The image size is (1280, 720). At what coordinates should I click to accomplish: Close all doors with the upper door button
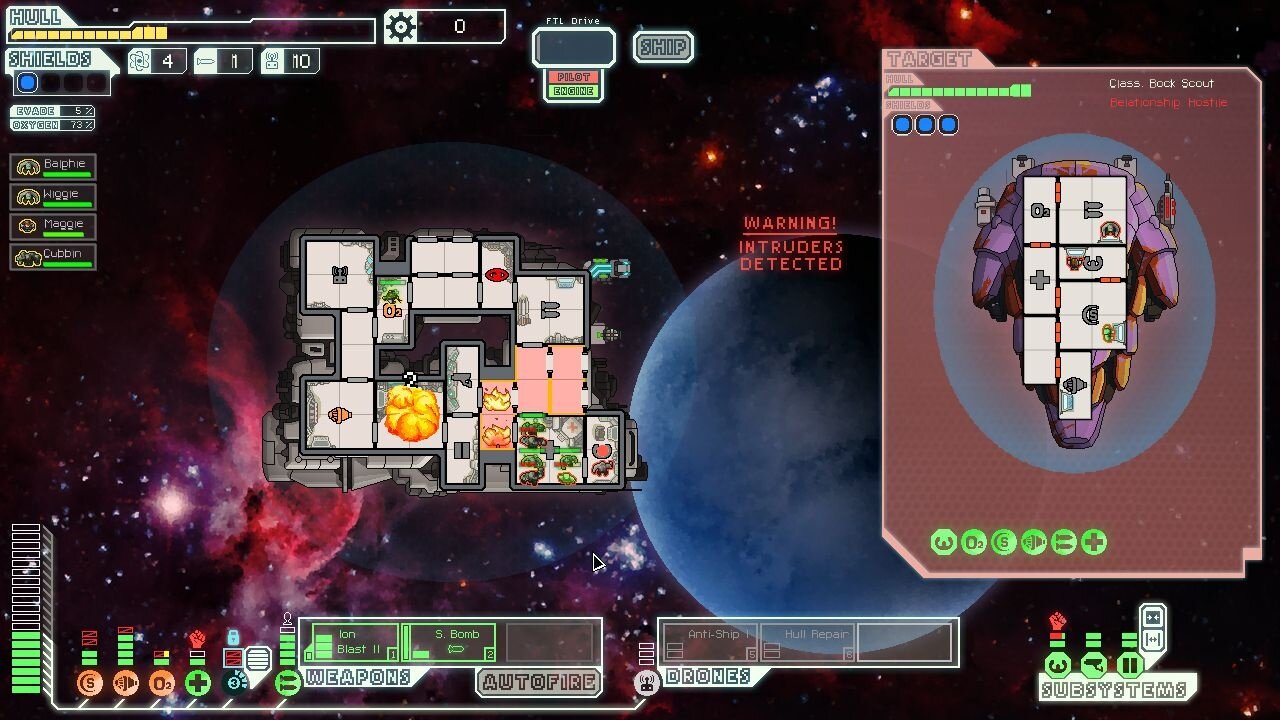pyautogui.click(x=1152, y=616)
